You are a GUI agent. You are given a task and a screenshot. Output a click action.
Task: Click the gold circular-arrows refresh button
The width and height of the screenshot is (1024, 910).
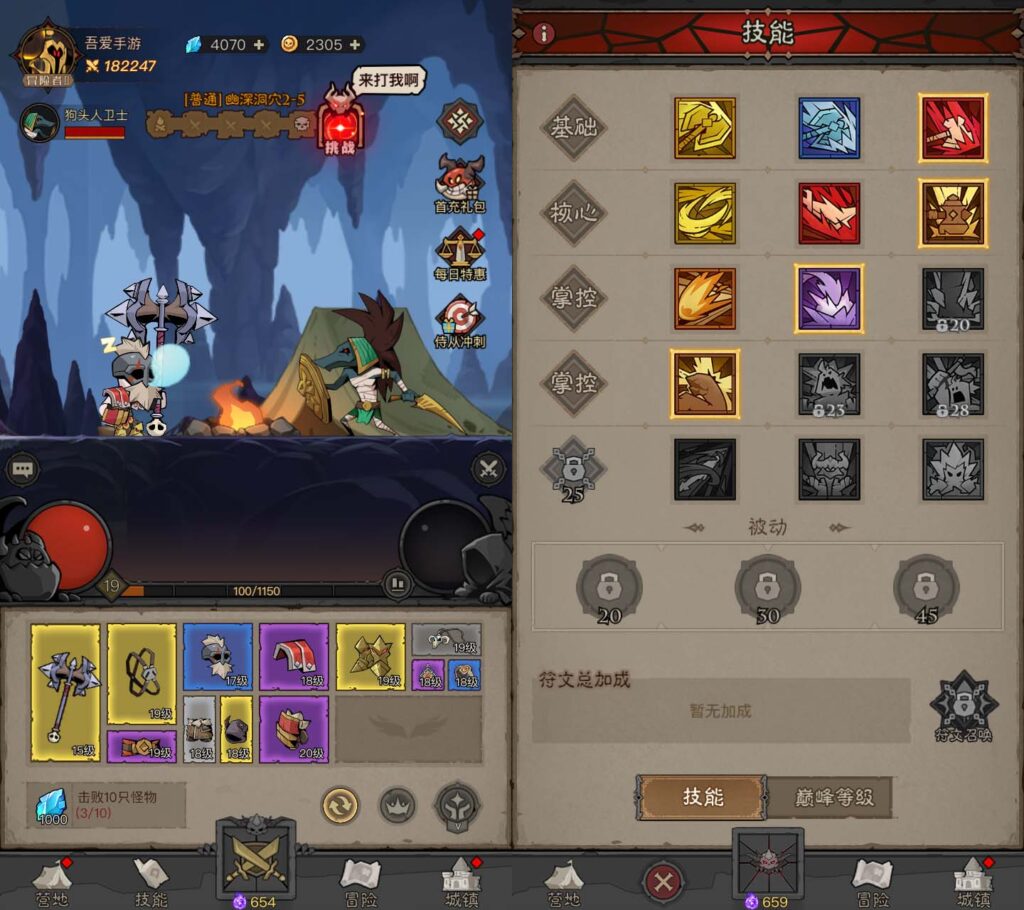(x=340, y=804)
